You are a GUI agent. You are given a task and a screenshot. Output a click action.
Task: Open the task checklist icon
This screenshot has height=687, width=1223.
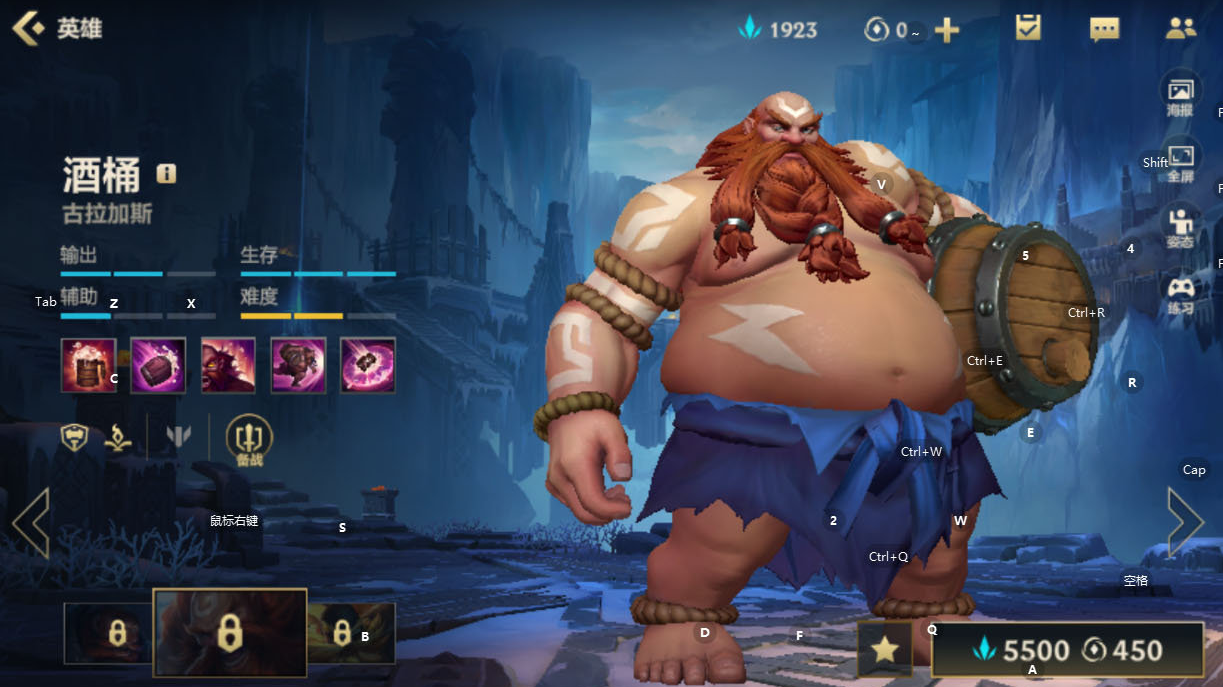point(1028,28)
